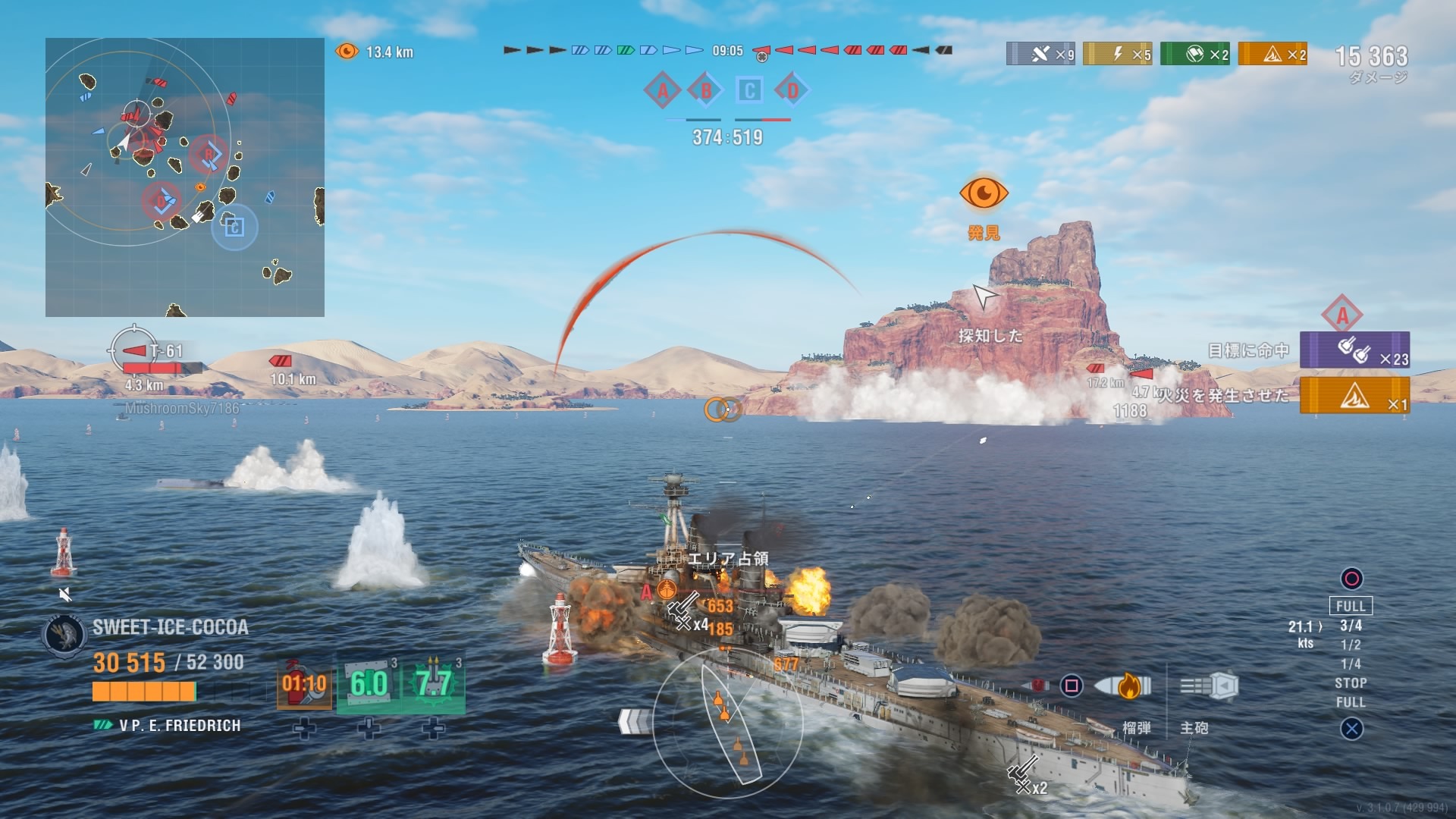
Task: Click the muted speaker icon
Action: pos(65,595)
